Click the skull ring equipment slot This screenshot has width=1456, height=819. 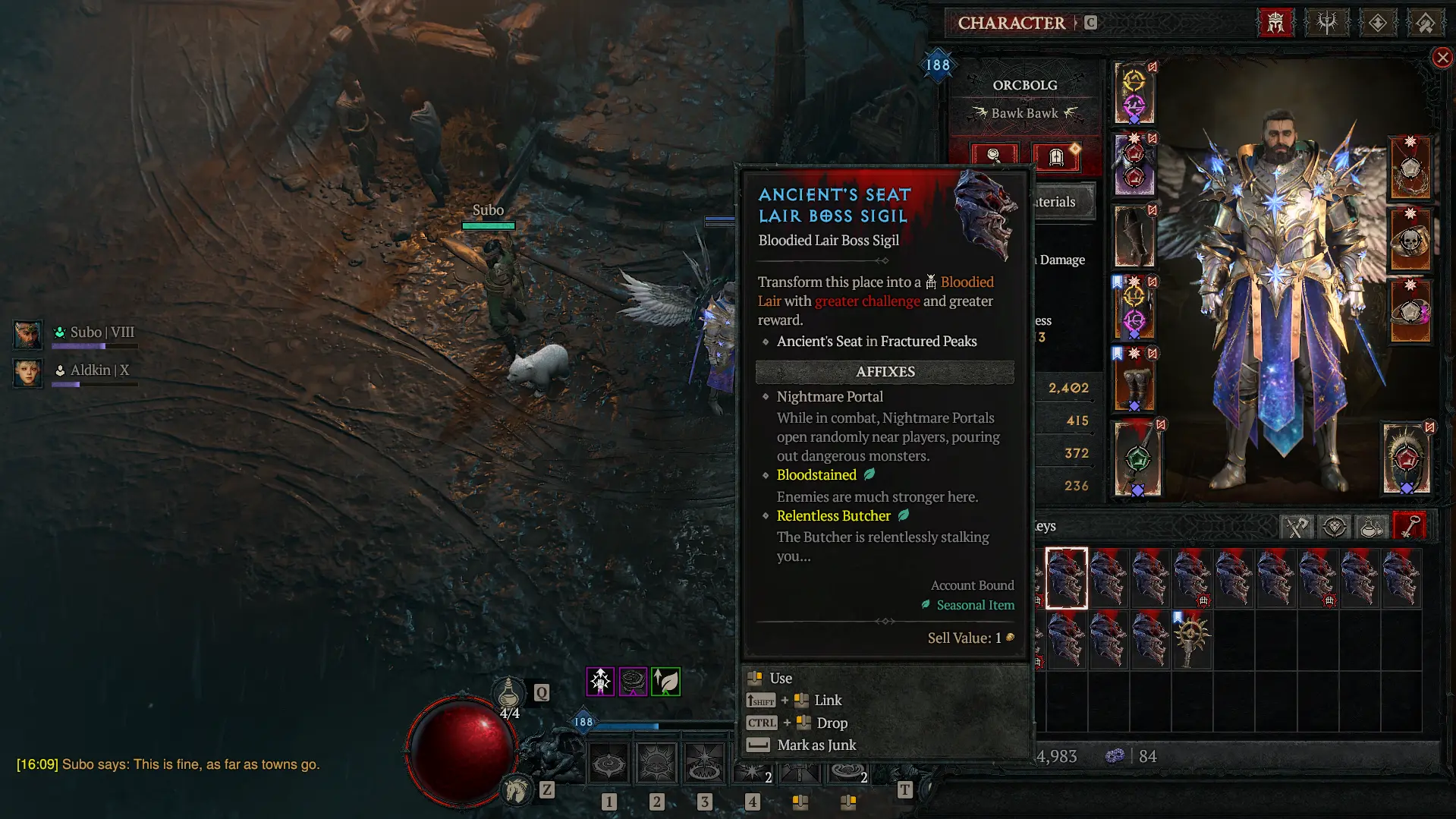click(1410, 241)
